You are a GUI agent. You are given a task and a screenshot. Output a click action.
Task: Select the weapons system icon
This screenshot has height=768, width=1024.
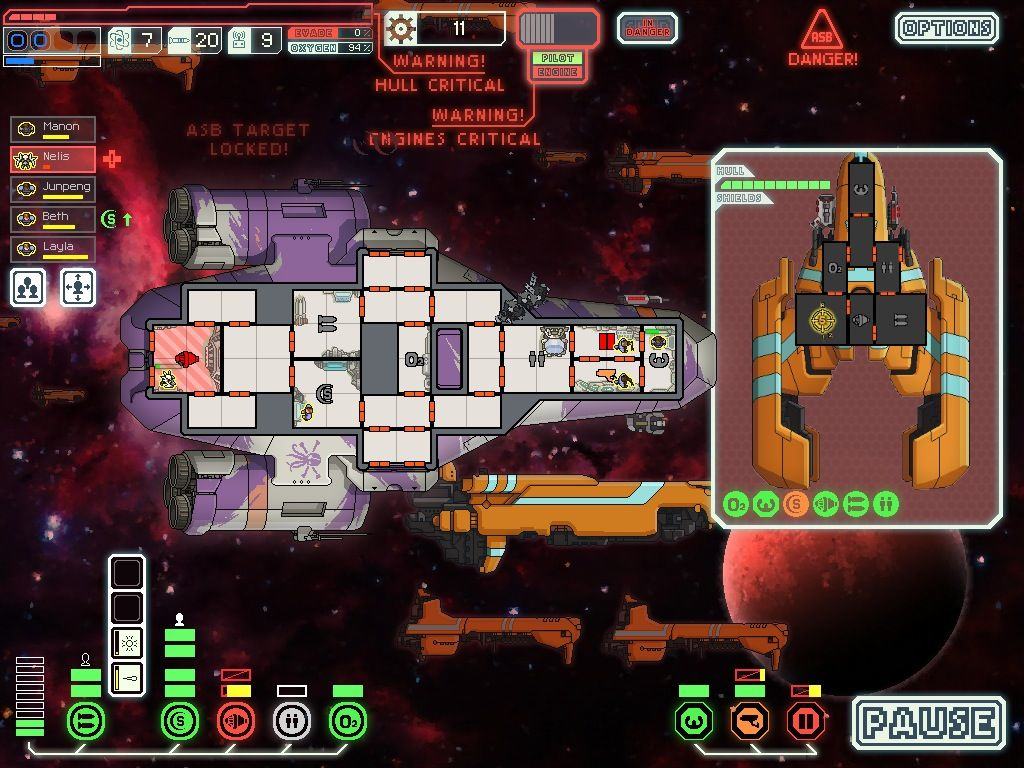[x=85, y=721]
